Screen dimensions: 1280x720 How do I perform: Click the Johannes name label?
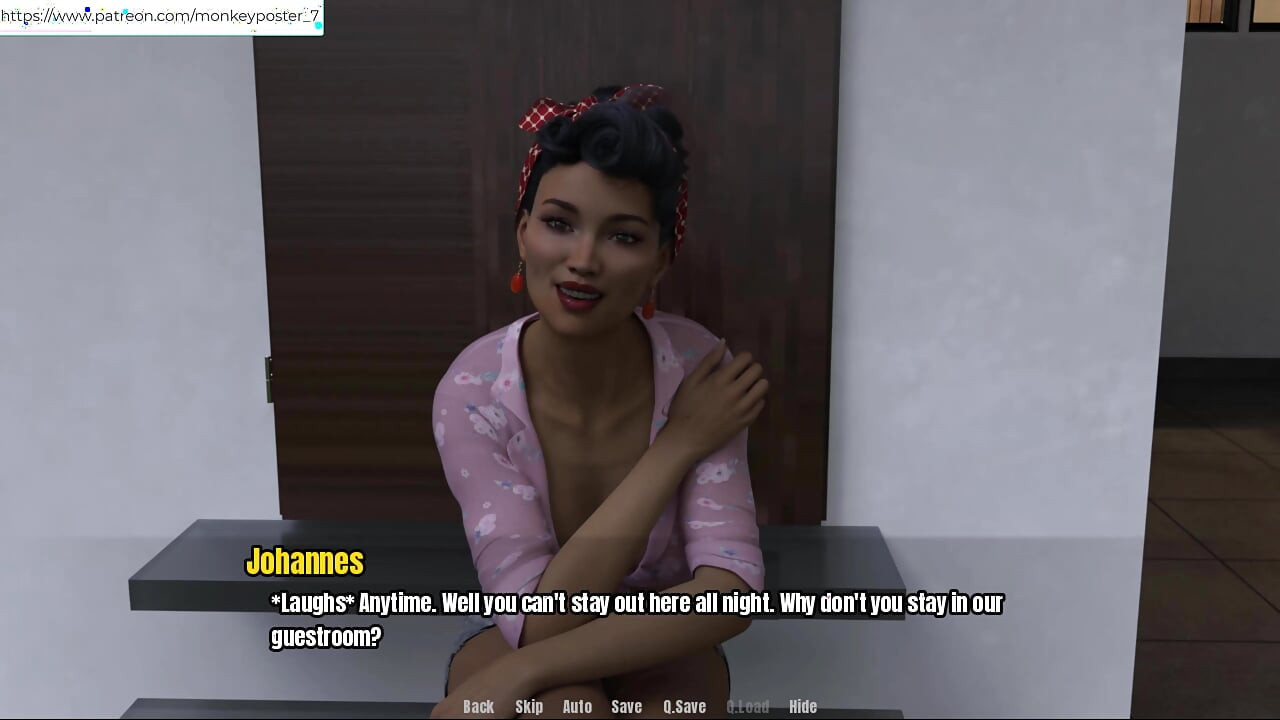click(x=305, y=562)
